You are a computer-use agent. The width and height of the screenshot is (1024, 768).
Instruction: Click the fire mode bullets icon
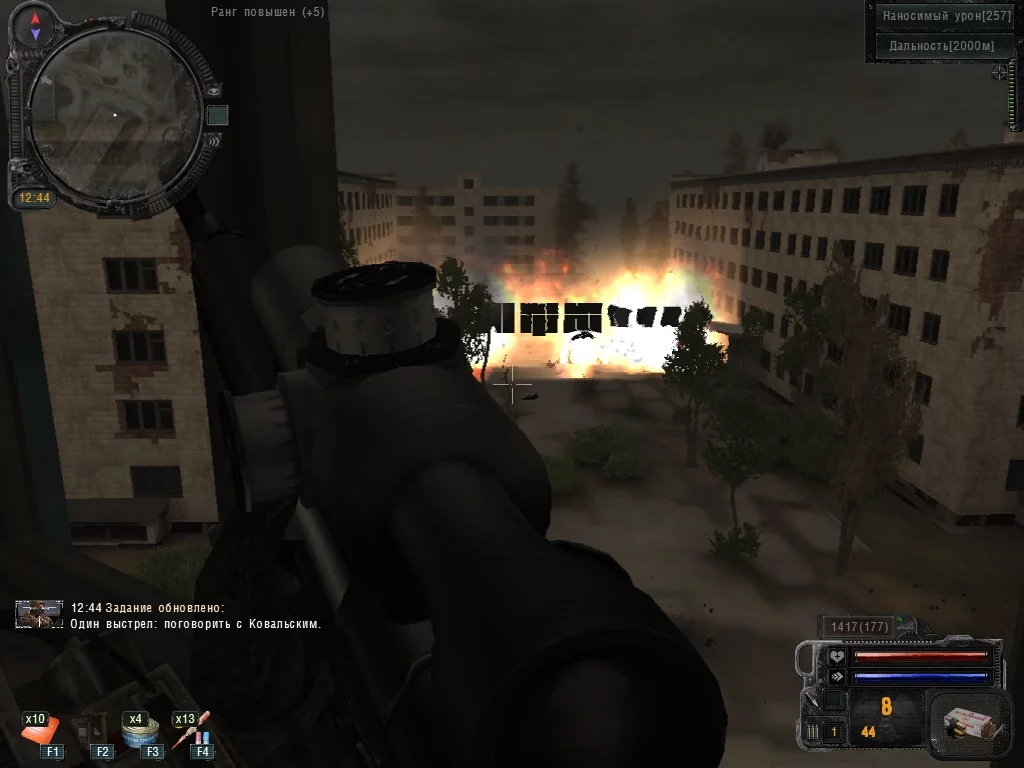pos(813,733)
